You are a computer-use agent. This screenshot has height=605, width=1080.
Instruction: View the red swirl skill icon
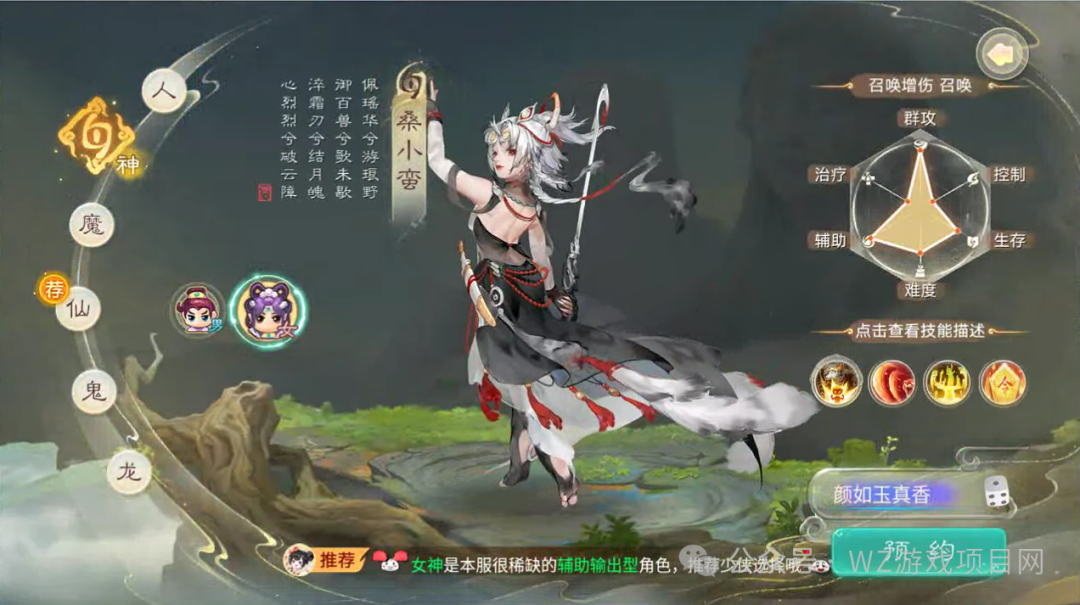click(x=891, y=381)
